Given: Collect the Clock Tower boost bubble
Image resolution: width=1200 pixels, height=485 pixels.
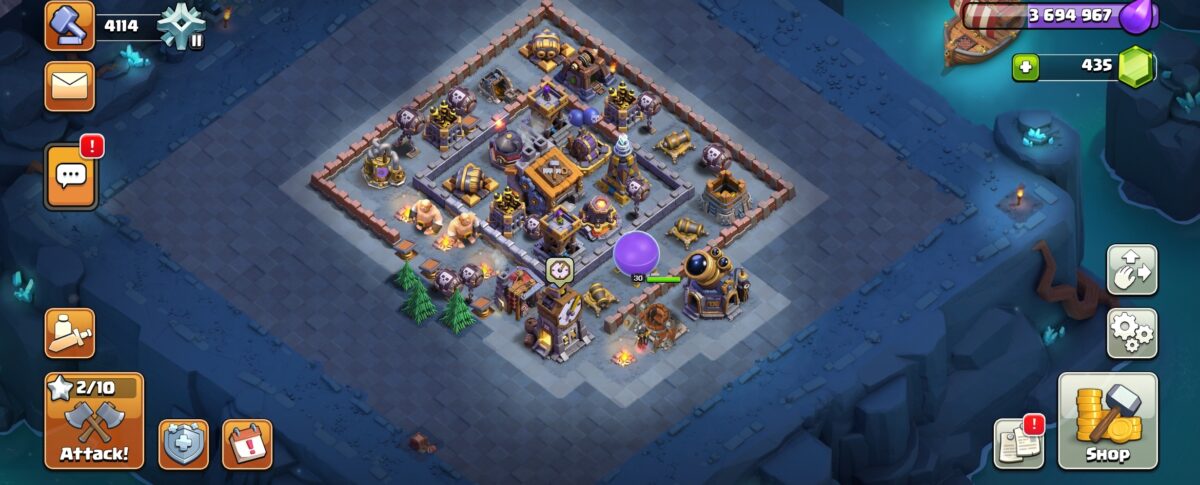Looking at the screenshot, I should point(559,269).
